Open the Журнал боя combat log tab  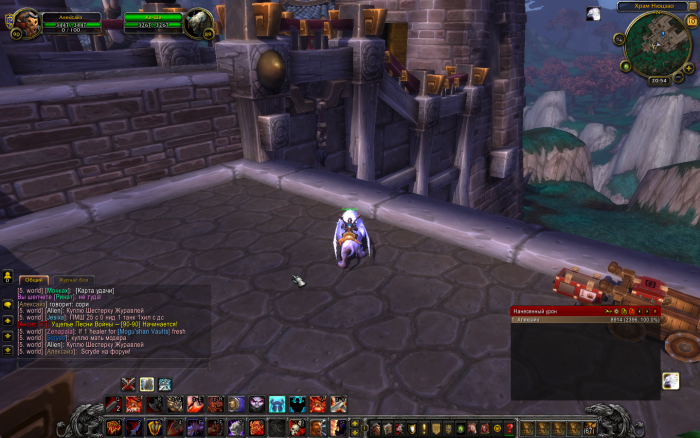(x=74, y=280)
